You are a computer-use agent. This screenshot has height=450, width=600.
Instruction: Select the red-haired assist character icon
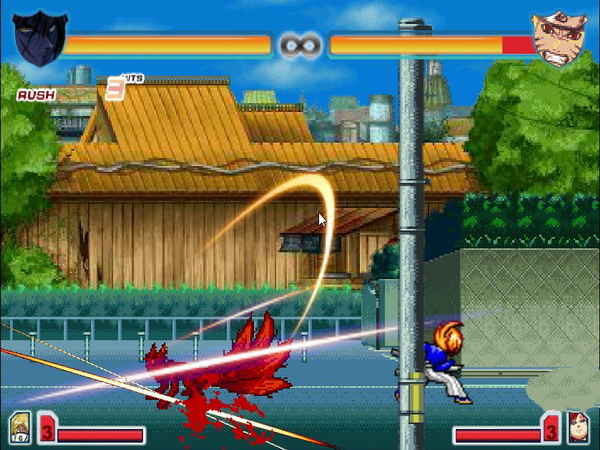pyautogui.click(x=577, y=426)
